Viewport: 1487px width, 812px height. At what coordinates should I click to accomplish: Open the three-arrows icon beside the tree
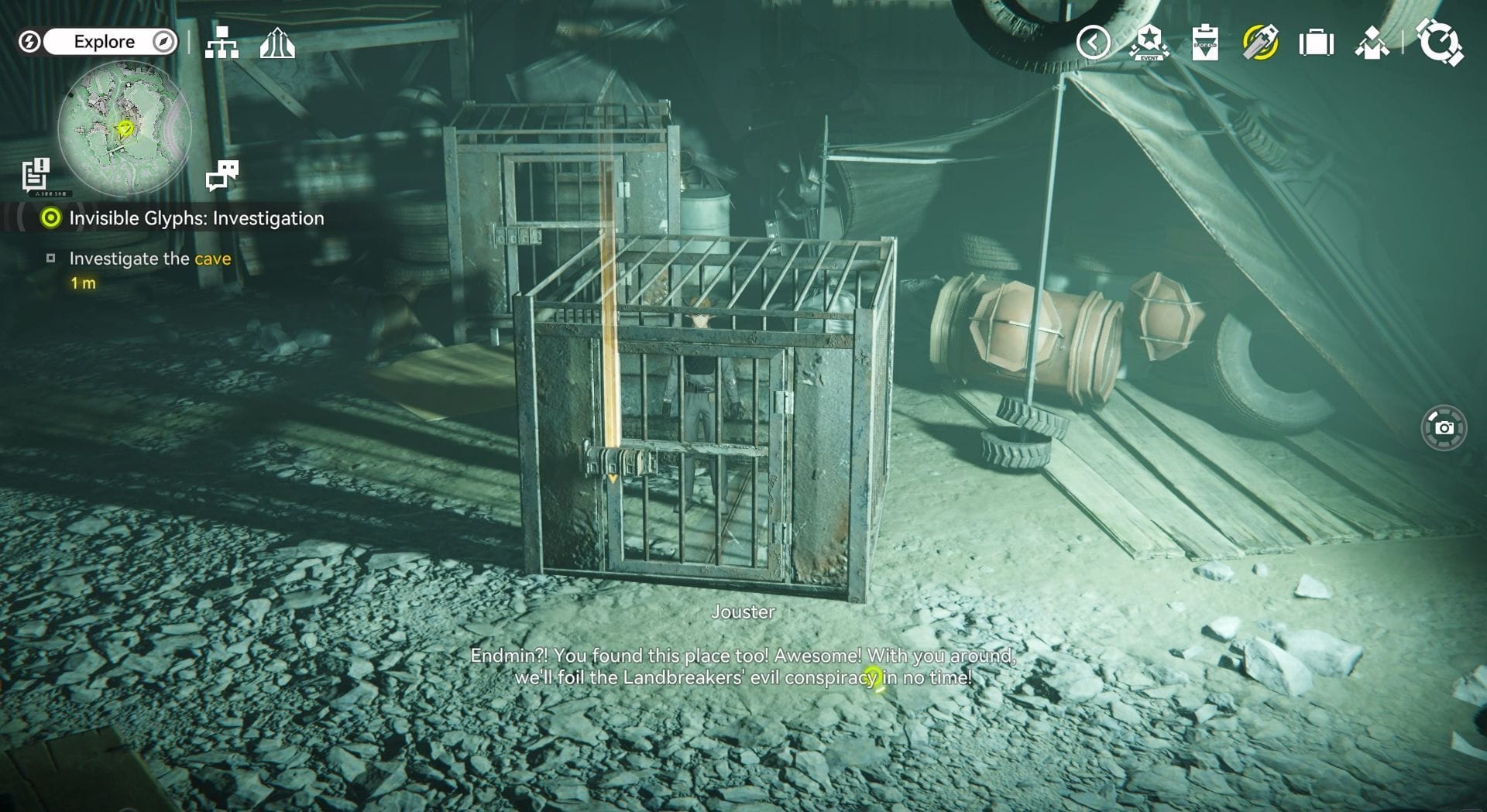pyautogui.click(x=277, y=43)
